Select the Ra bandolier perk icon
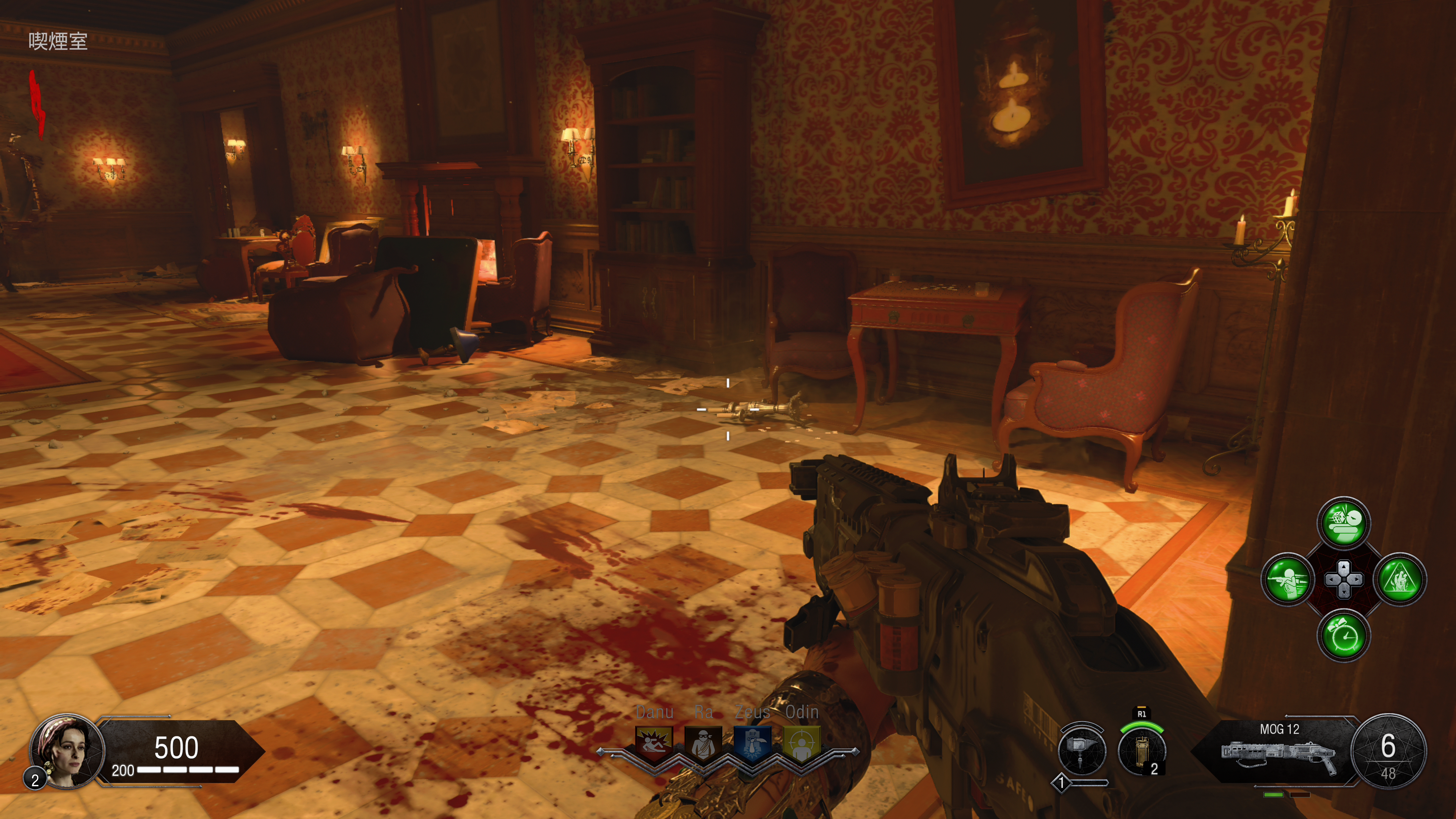 point(703,743)
